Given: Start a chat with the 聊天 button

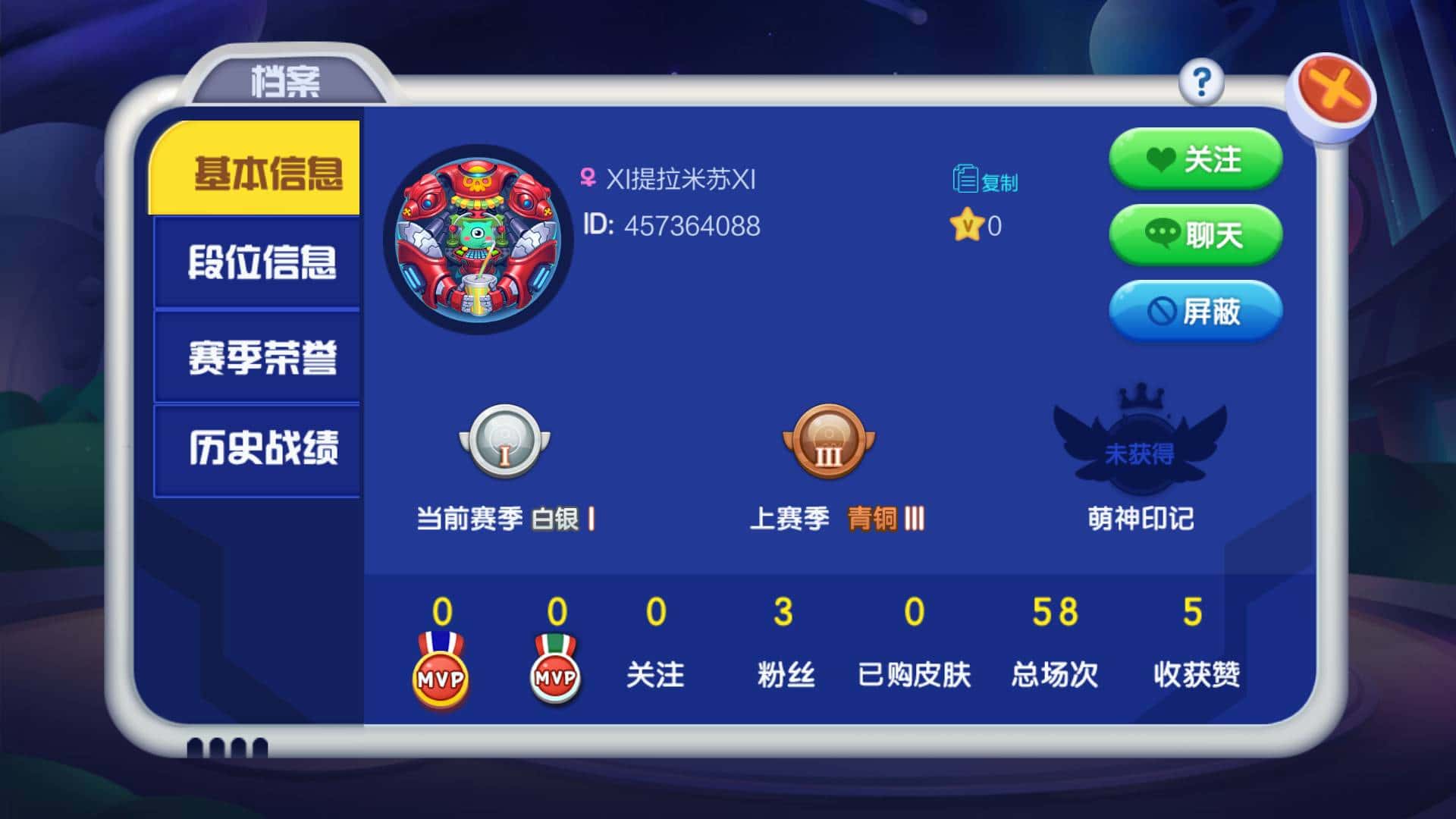Looking at the screenshot, I should 1195,237.
